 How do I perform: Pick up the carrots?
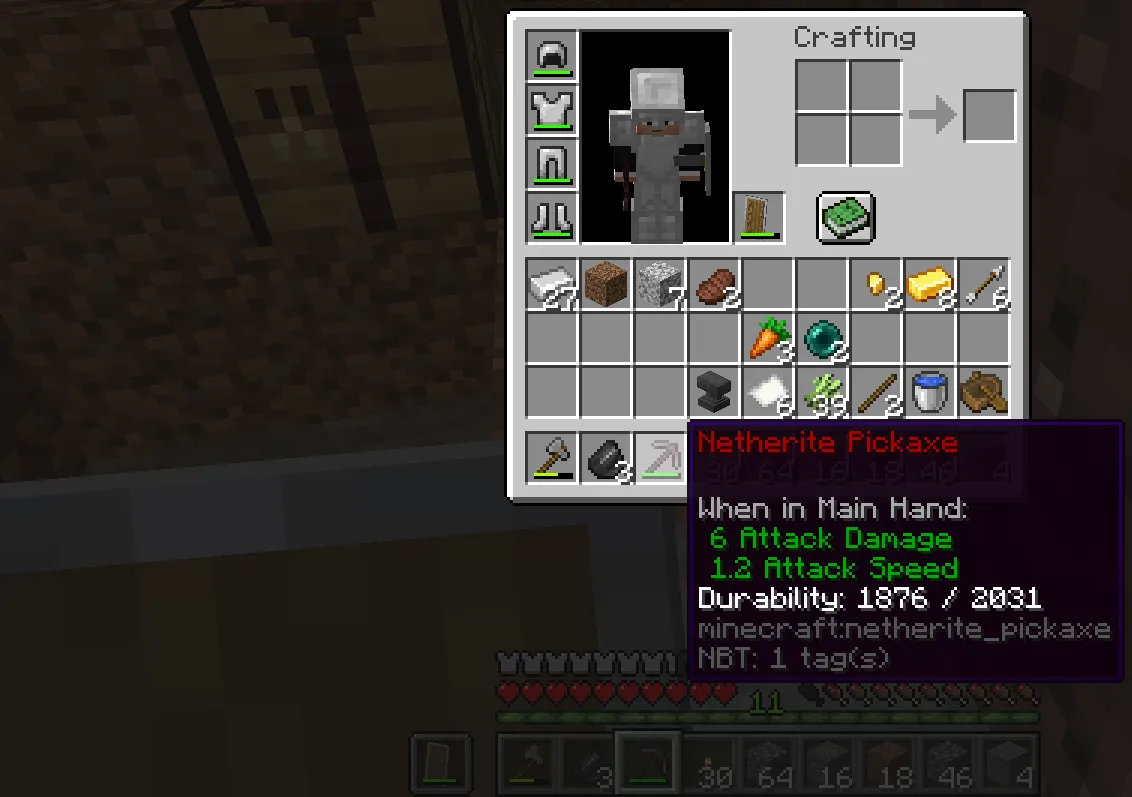tap(768, 339)
